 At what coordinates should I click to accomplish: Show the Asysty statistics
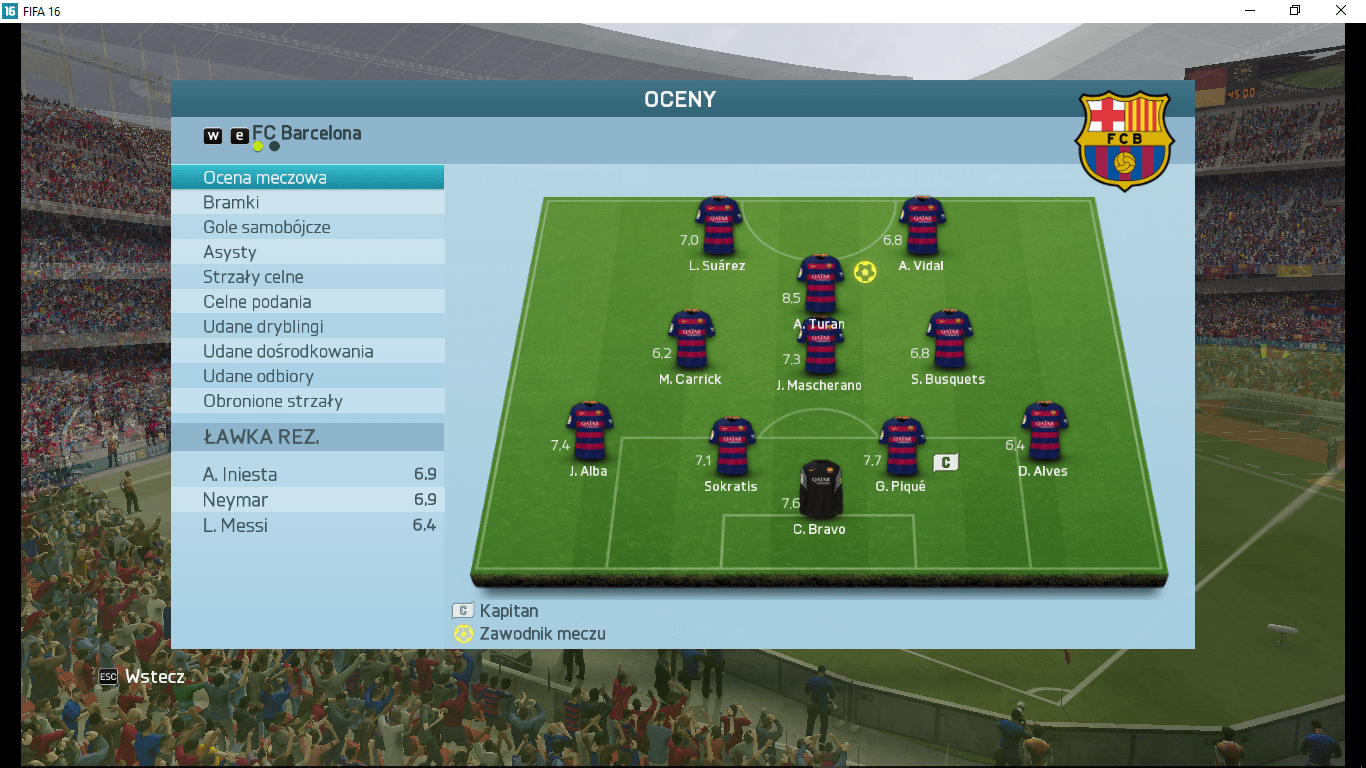[x=307, y=253]
